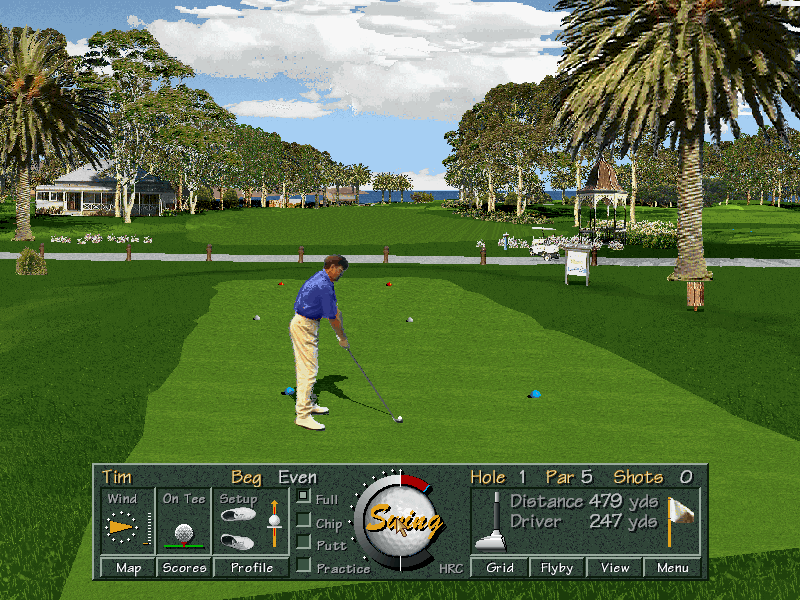
Task: Show the Scores card
Action: tap(184, 568)
